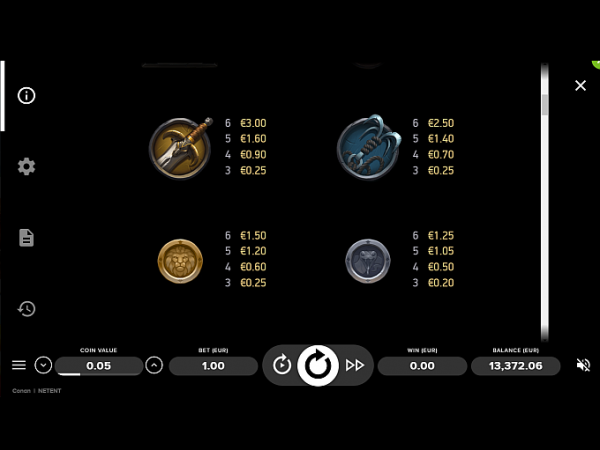This screenshot has height=450, width=600.
Task: Open the hamburger menu
Action: (19, 366)
